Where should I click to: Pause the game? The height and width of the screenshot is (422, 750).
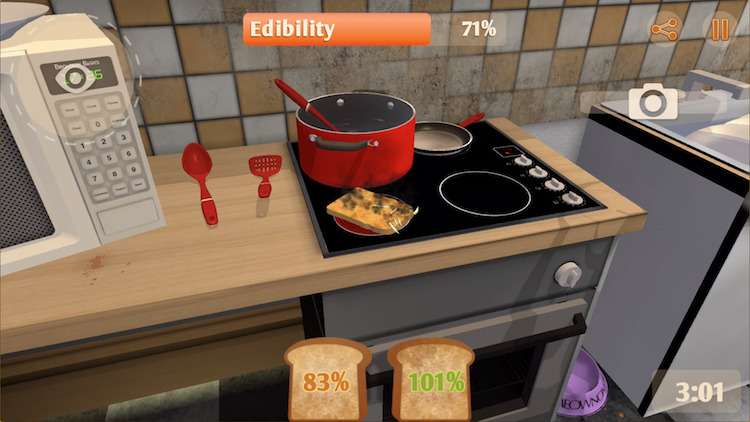[x=718, y=29]
